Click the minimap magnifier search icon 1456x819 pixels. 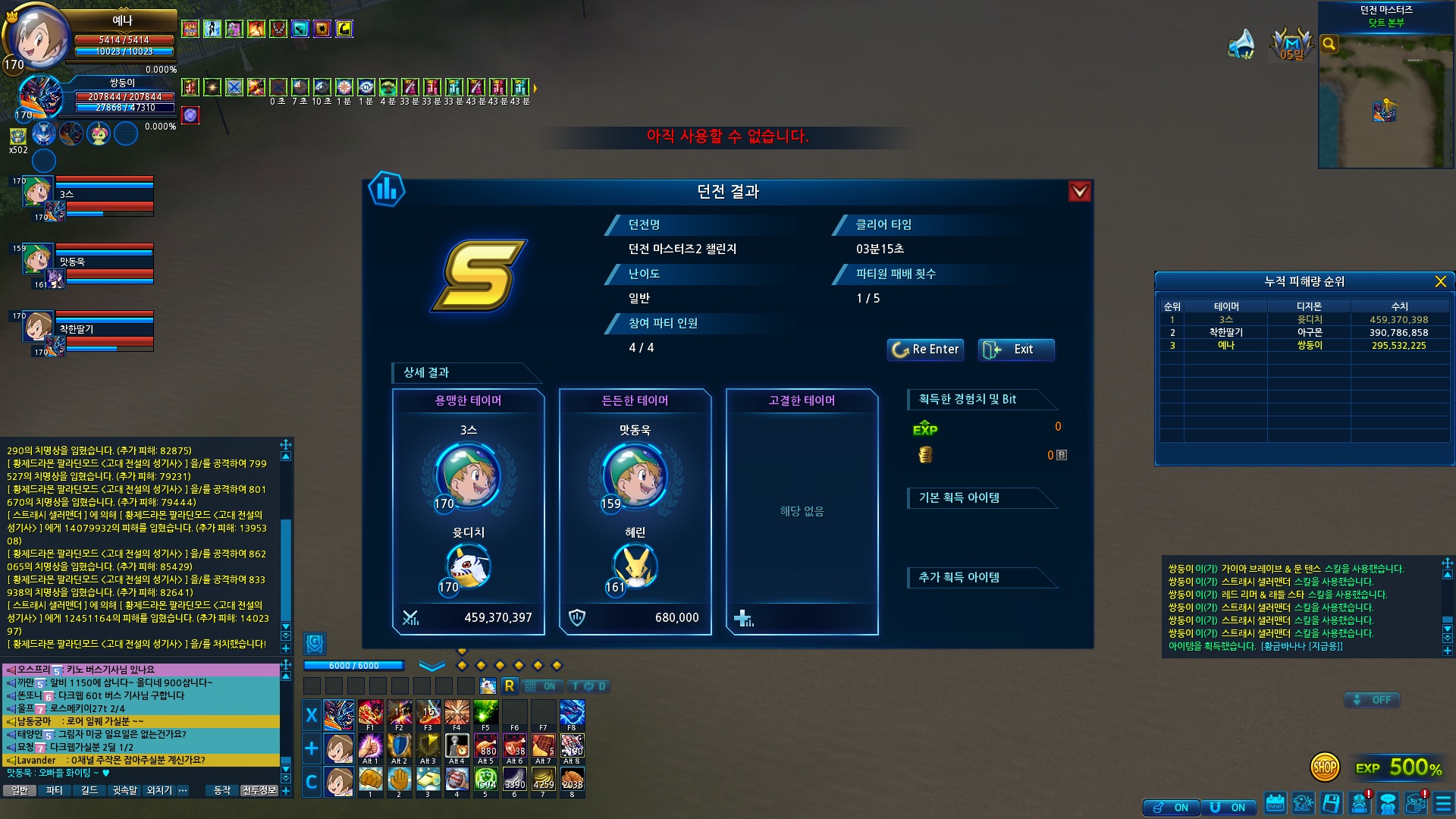(1329, 44)
